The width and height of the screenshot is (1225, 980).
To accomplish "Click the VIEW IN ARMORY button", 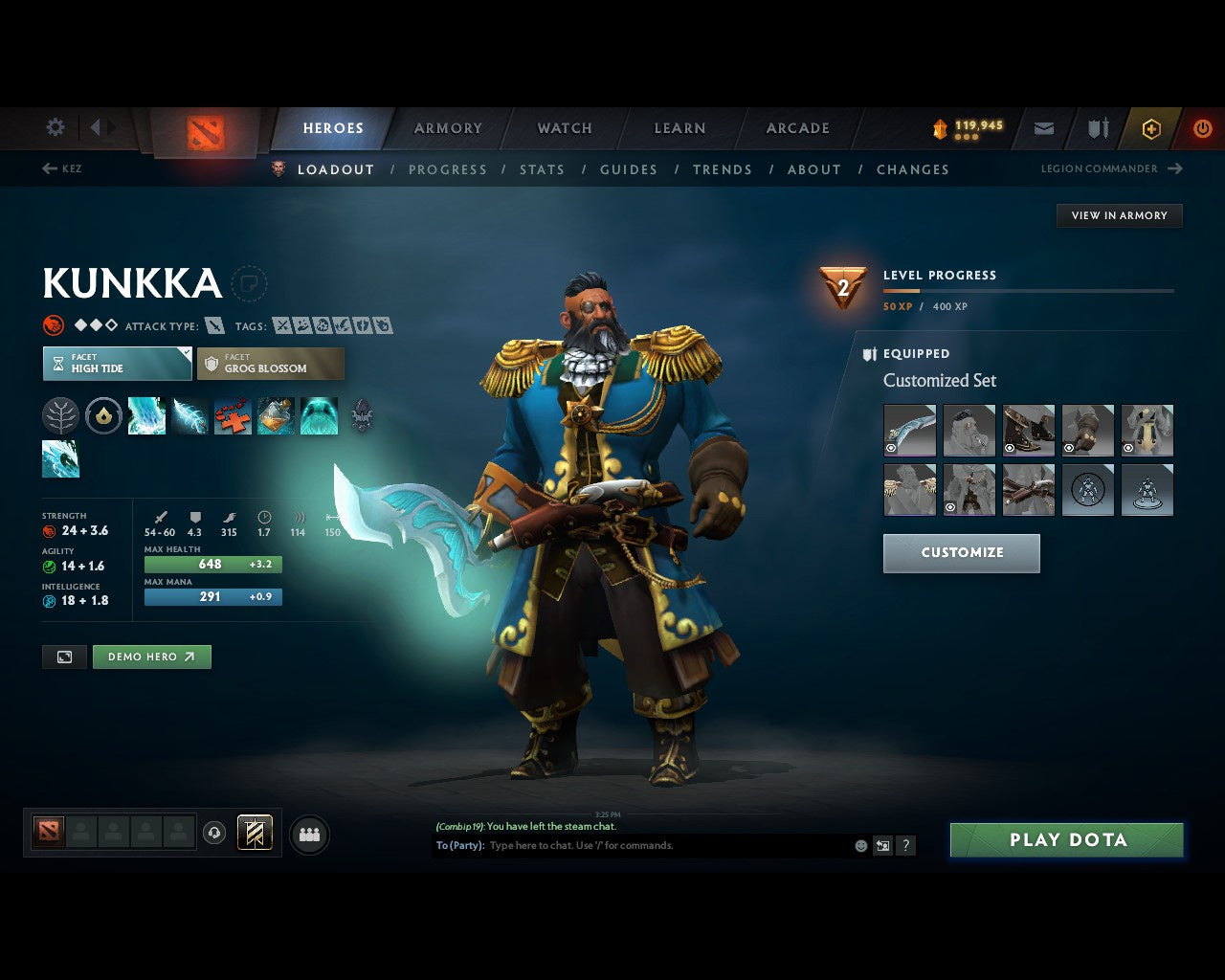I will tap(1119, 215).
